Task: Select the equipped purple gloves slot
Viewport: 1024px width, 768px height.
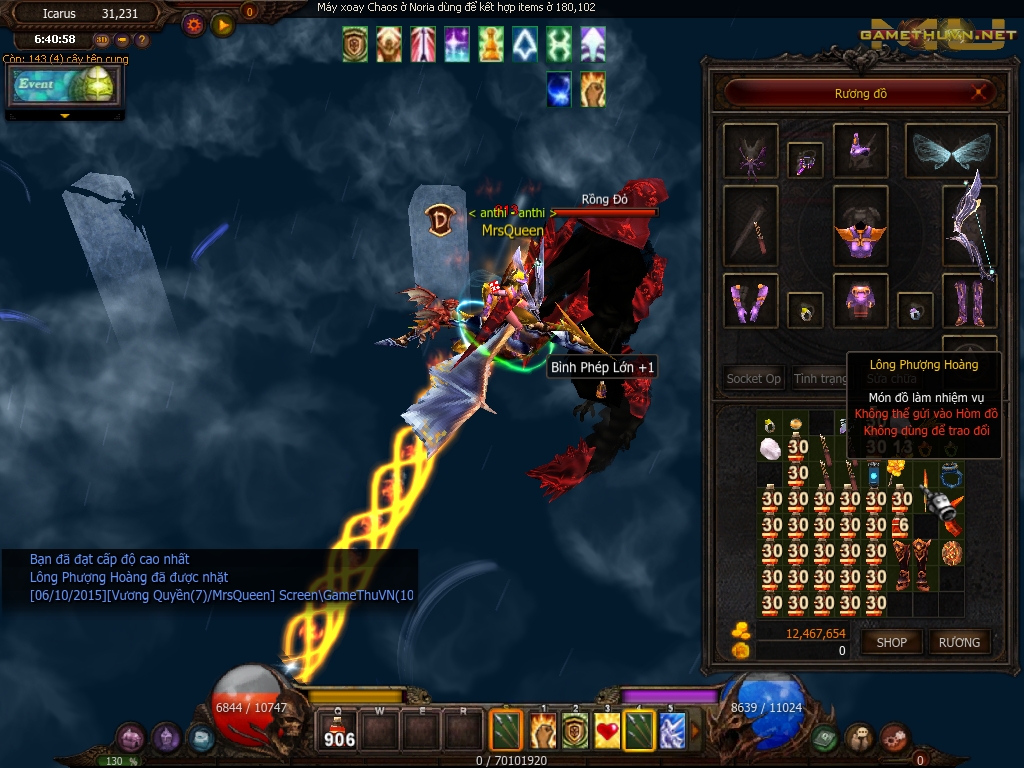Action: pyautogui.click(x=750, y=300)
